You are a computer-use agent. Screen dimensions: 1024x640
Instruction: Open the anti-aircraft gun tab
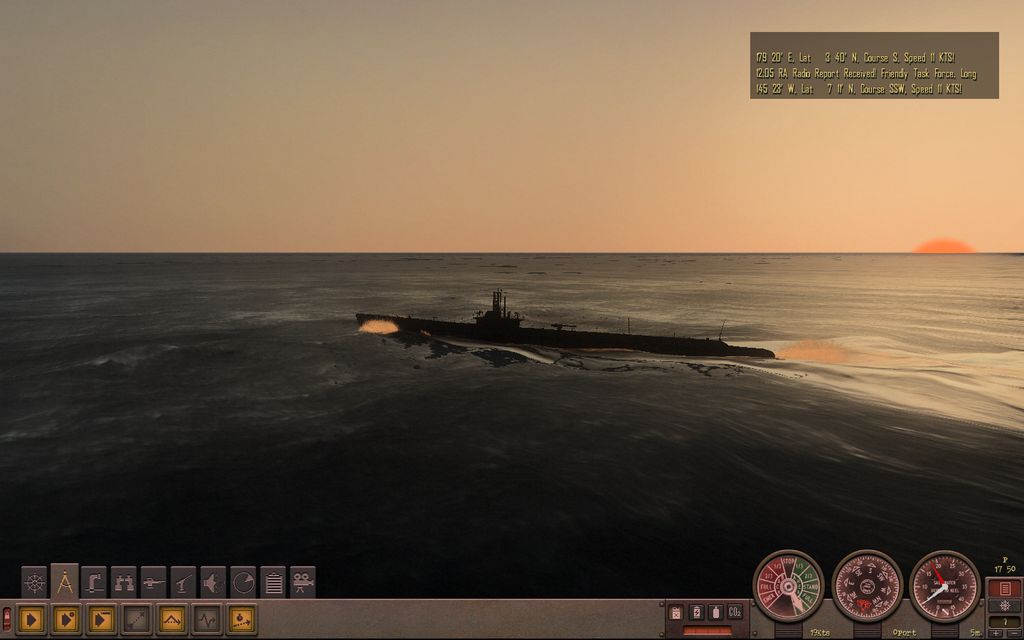coord(183,582)
